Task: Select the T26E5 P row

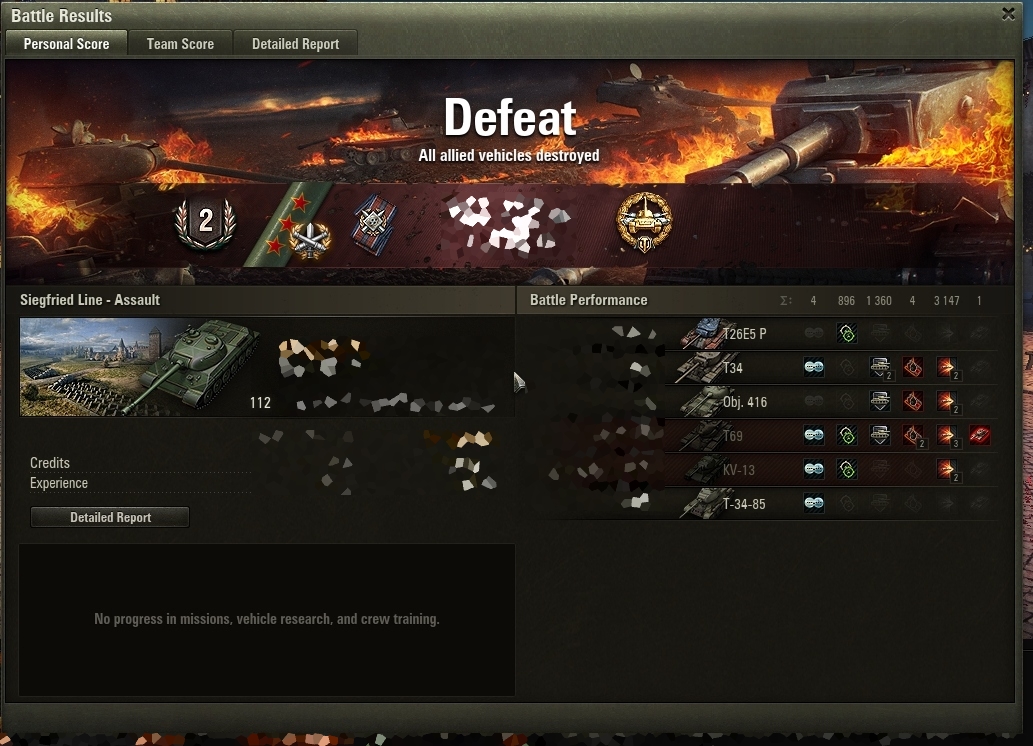Action: (x=744, y=334)
